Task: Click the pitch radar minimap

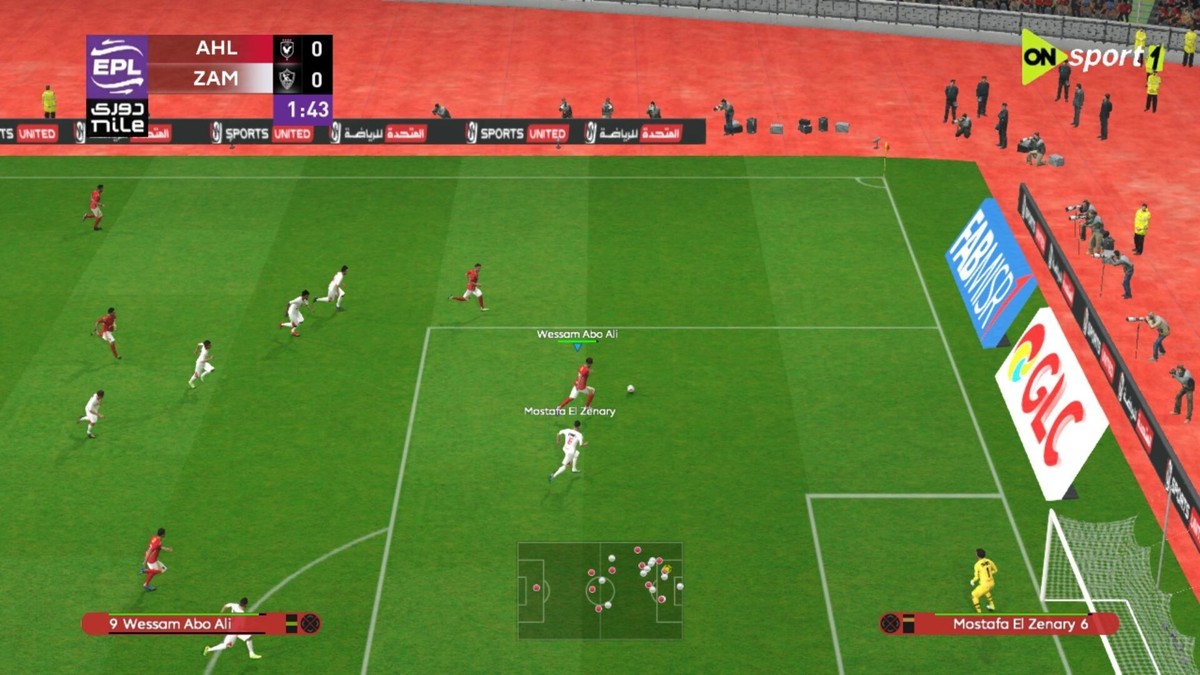Action: coord(600,590)
